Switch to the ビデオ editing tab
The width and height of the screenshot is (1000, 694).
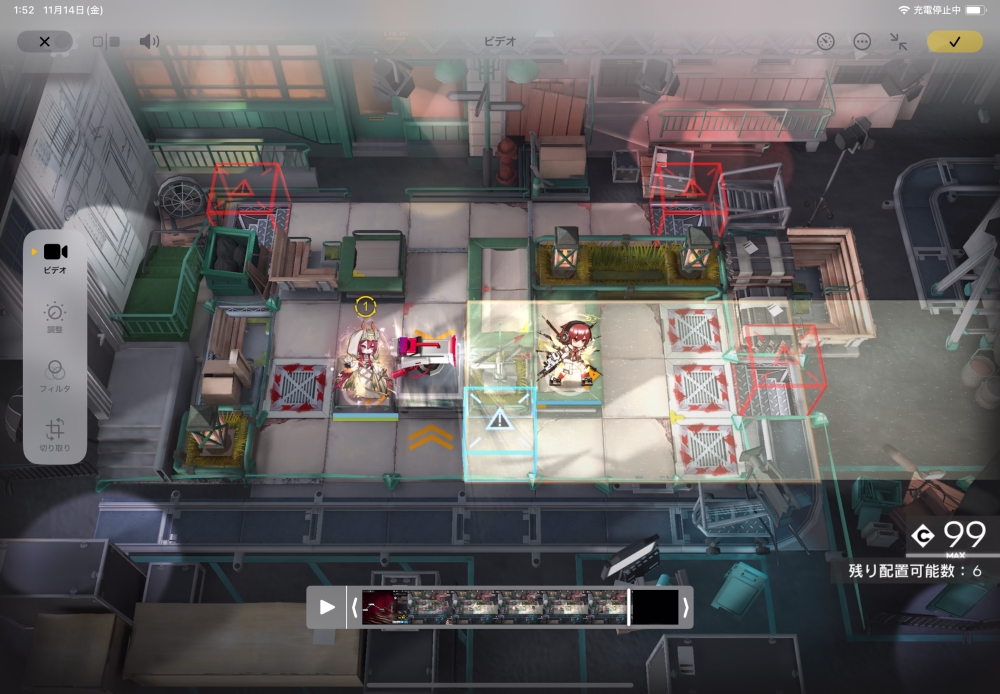click(55, 257)
